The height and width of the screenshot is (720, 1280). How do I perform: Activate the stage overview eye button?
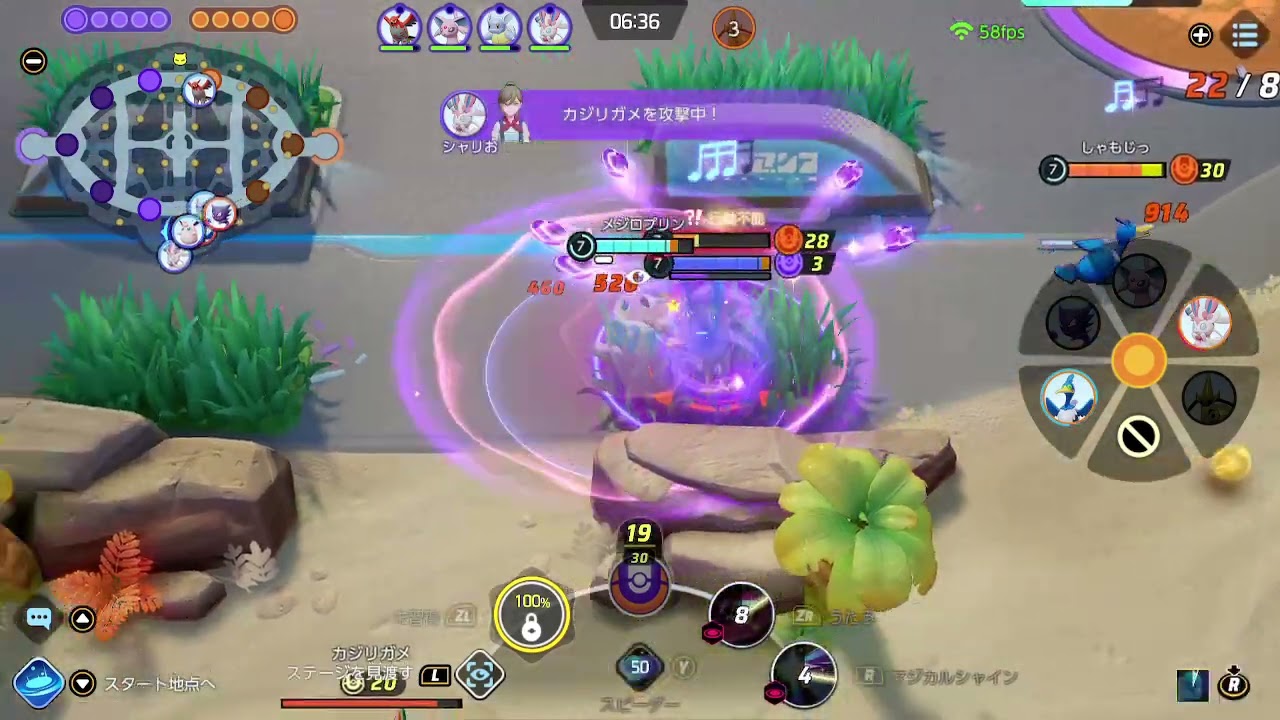click(479, 677)
